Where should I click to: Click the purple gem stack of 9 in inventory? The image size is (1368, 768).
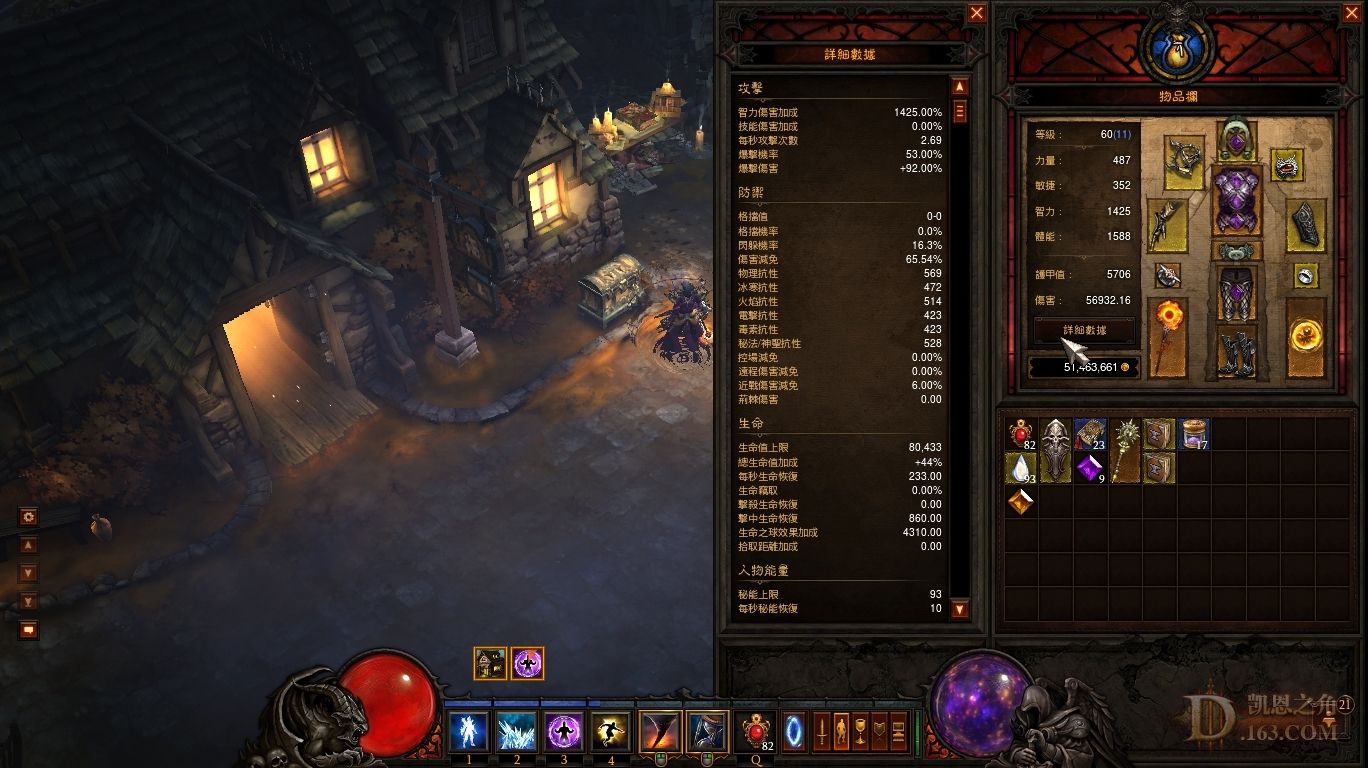tap(1090, 467)
